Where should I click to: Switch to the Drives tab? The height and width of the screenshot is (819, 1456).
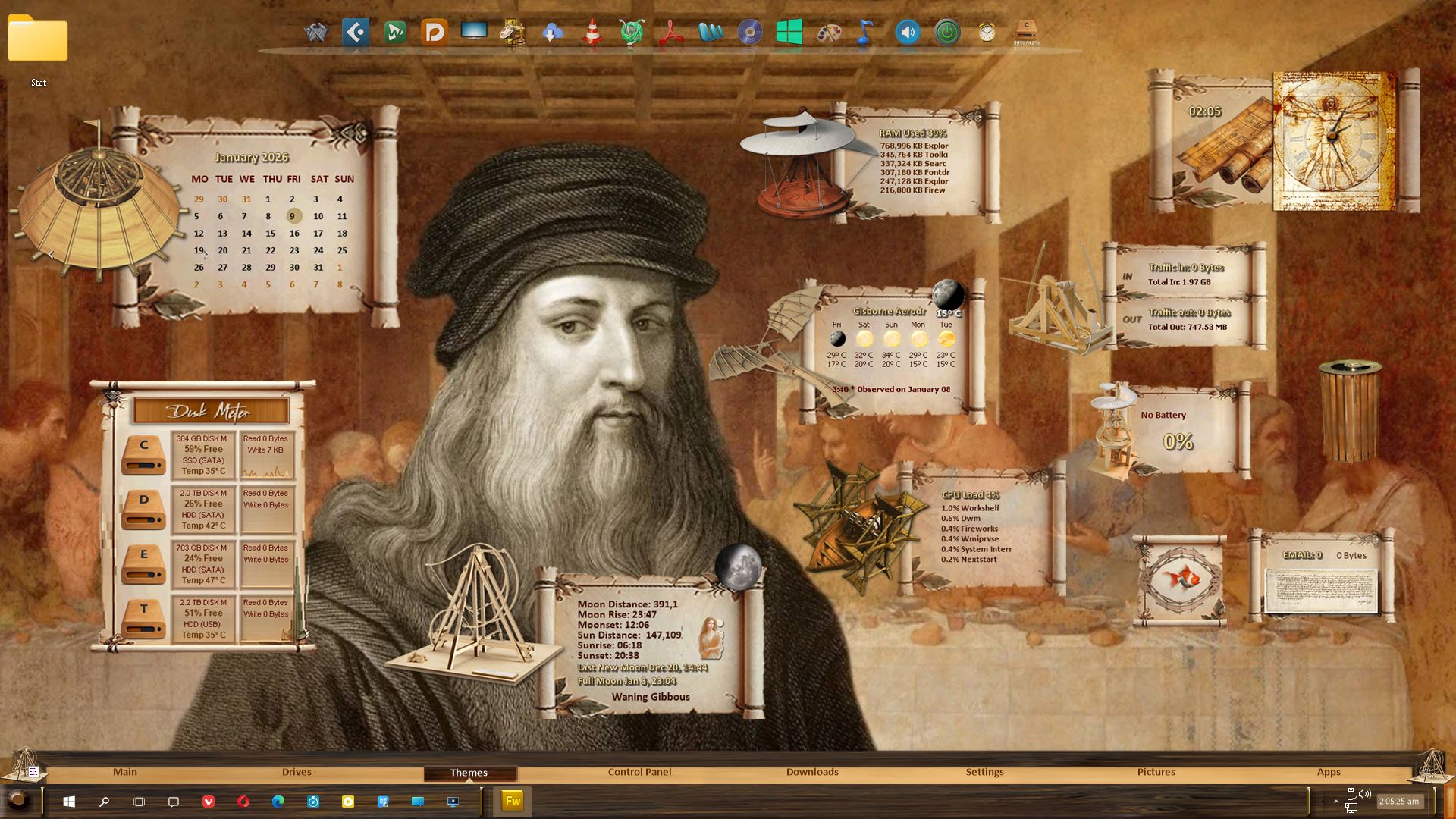click(x=297, y=772)
